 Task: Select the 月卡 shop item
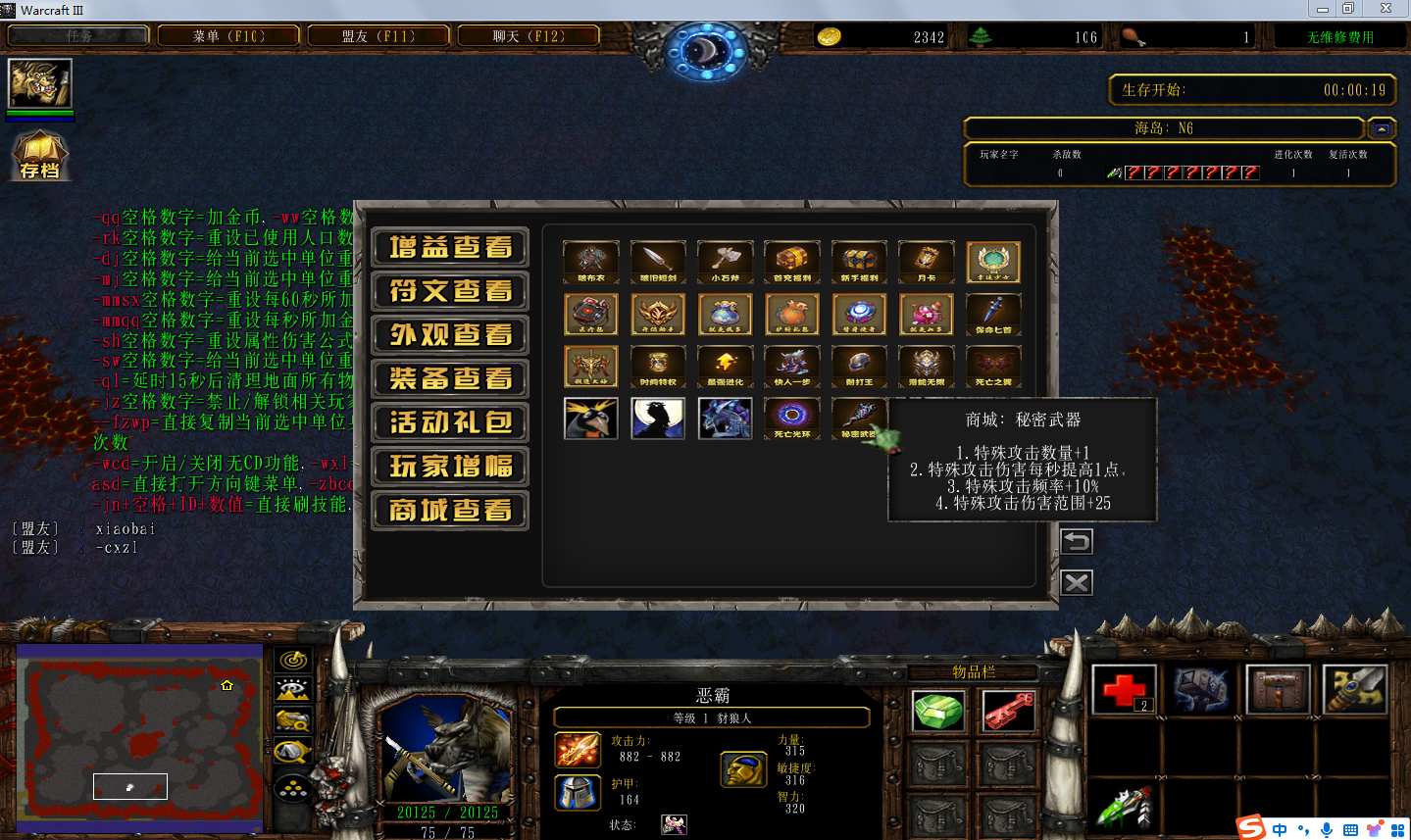927,262
